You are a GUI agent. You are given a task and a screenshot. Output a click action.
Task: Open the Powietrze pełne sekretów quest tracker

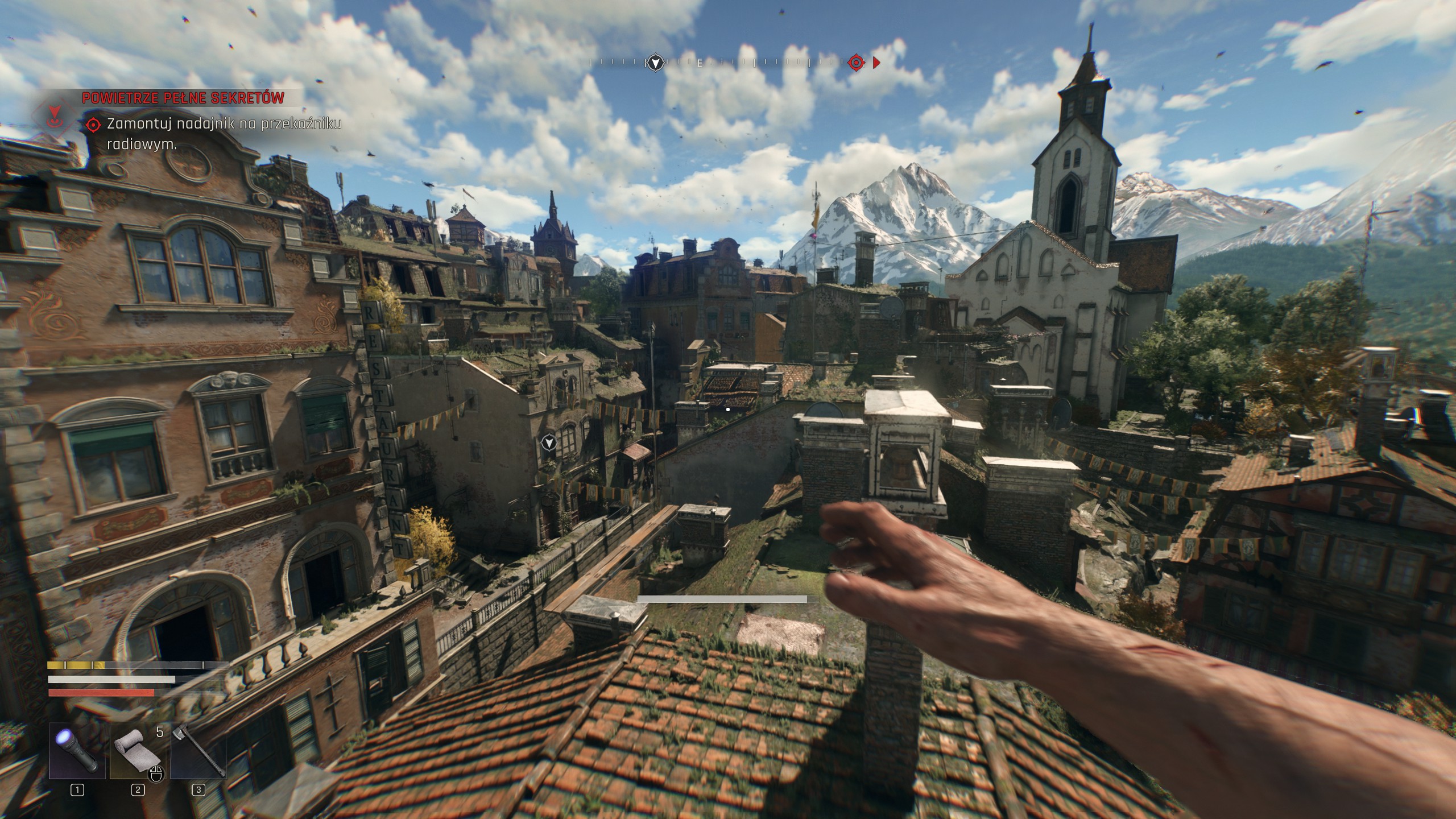click(183, 98)
